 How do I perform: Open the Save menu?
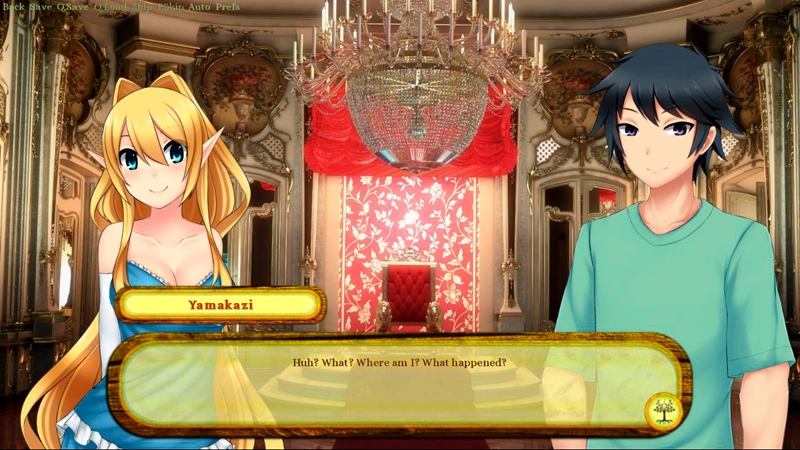coord(41,7)
